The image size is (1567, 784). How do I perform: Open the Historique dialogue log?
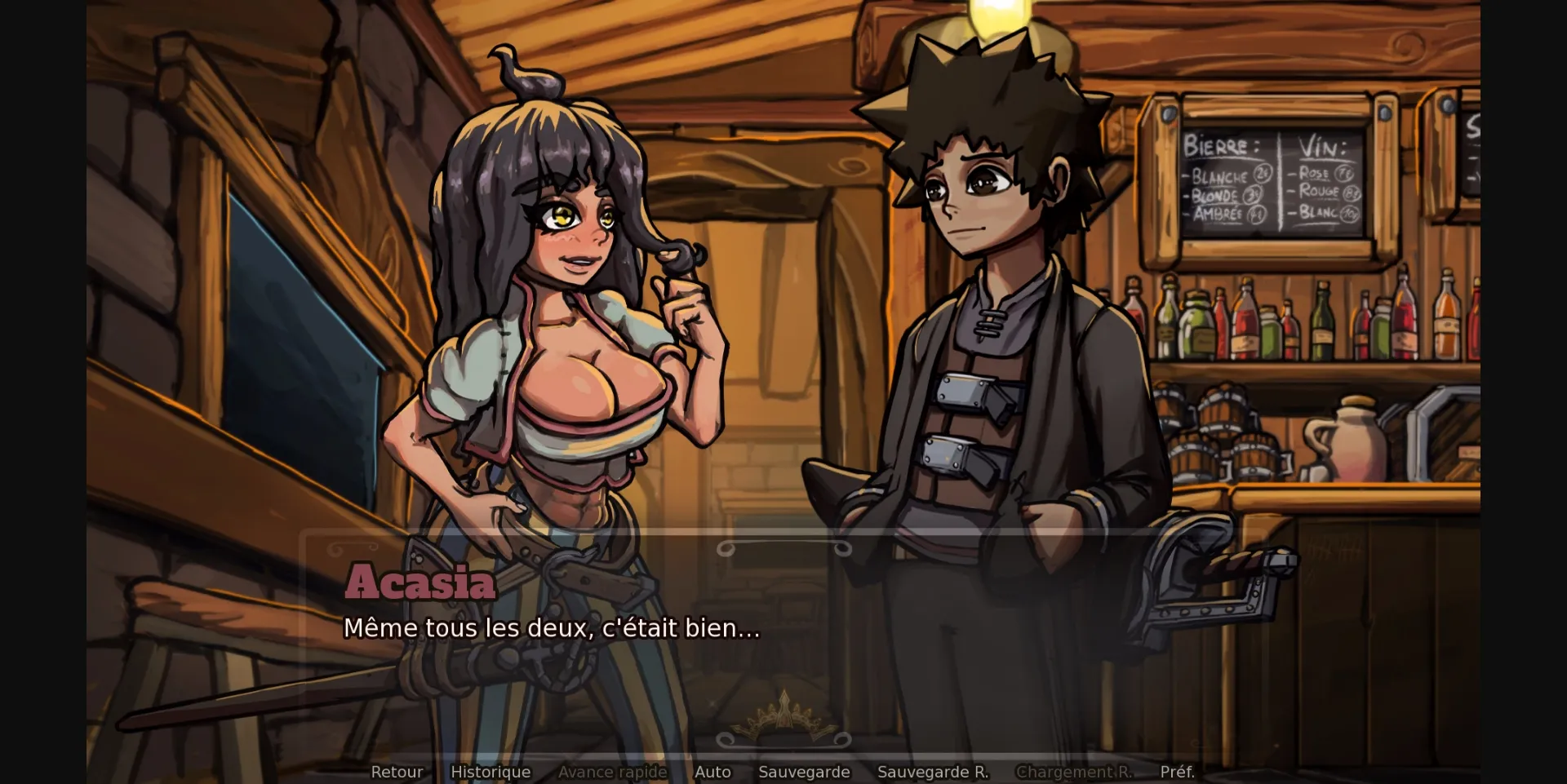coord(491,771)
